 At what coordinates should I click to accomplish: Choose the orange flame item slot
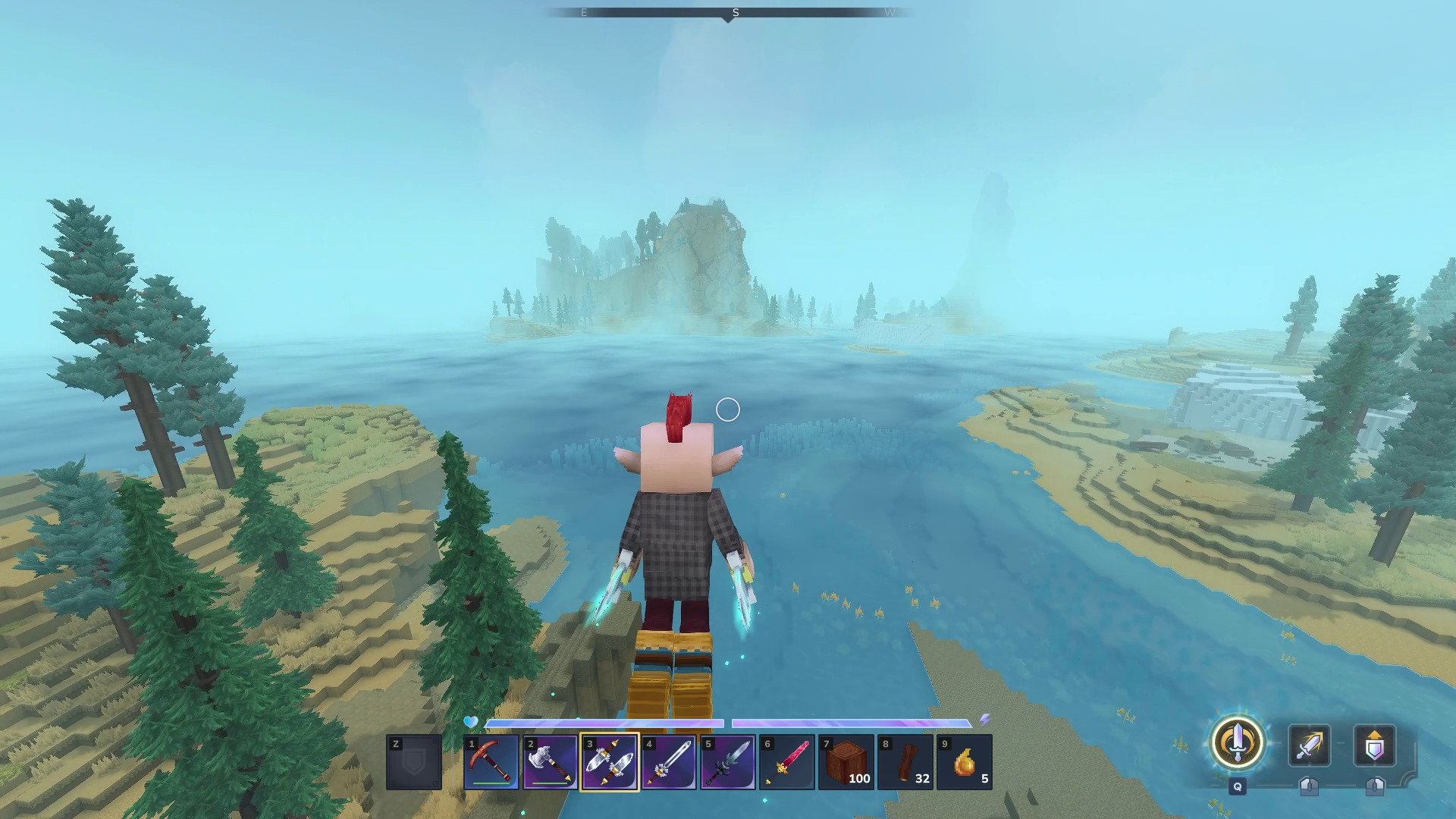[965, 762]
